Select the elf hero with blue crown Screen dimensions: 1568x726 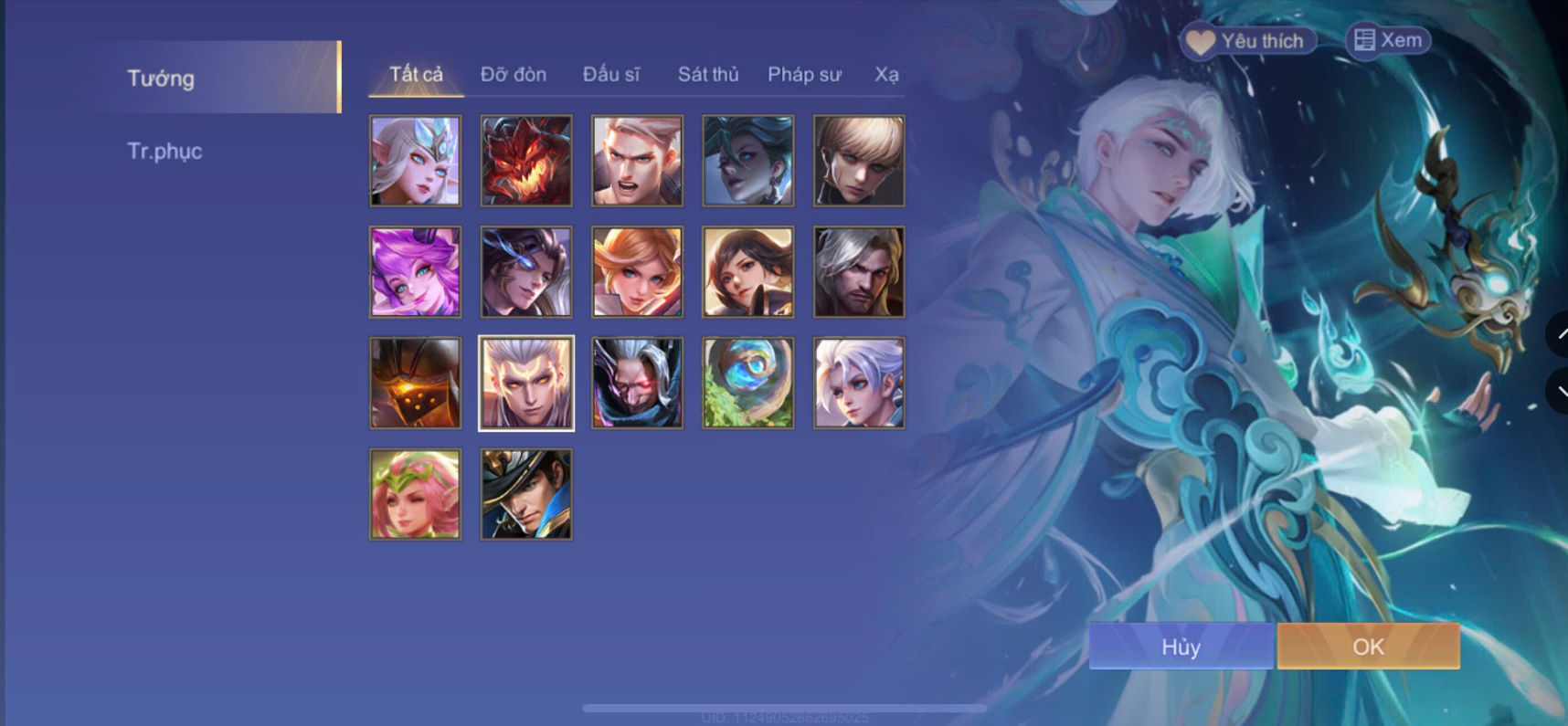pos(415,161)
